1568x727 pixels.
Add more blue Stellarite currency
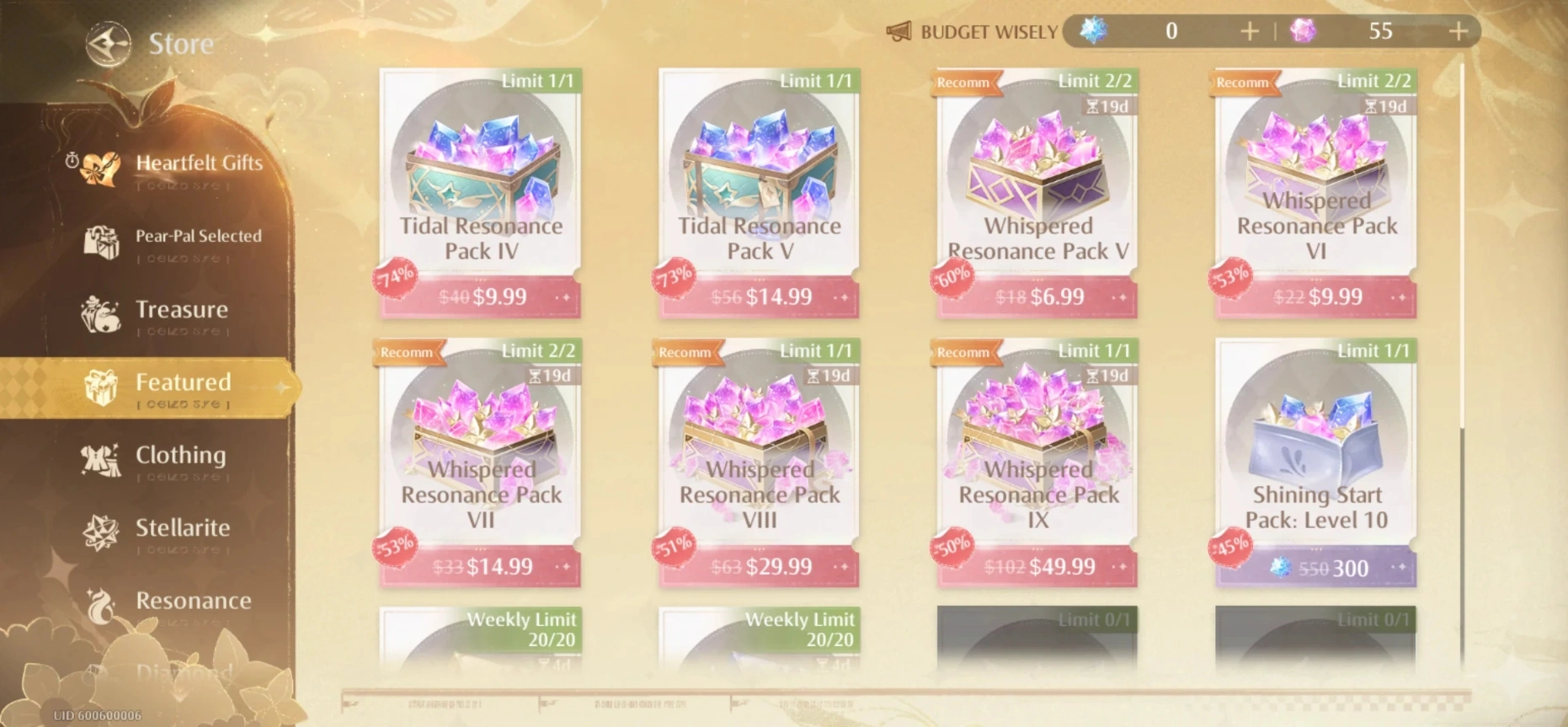coord(1250,32)
